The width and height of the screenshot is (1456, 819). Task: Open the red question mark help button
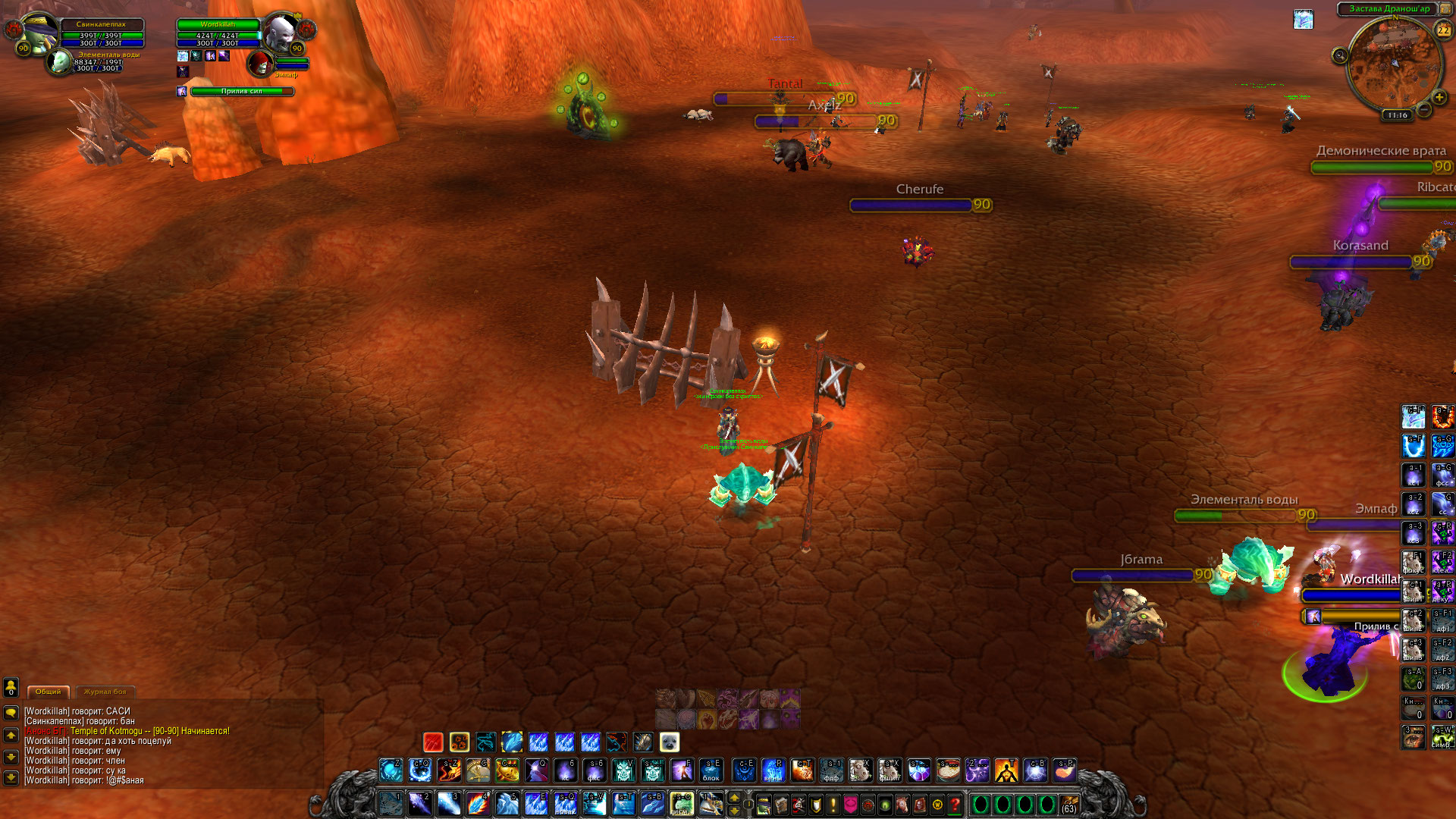tap(955, 805)
